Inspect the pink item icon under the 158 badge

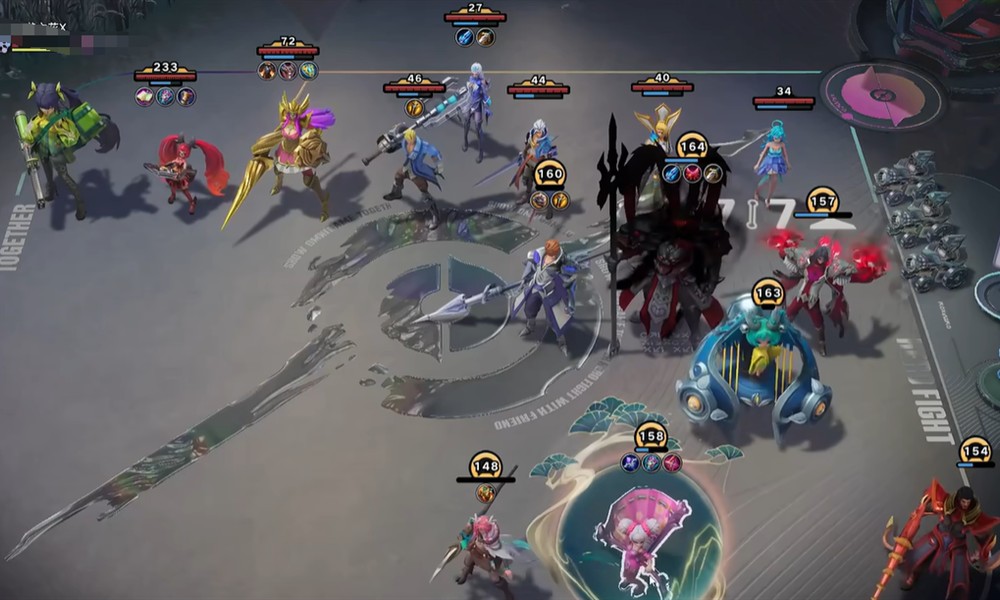(x=672, y=463)
